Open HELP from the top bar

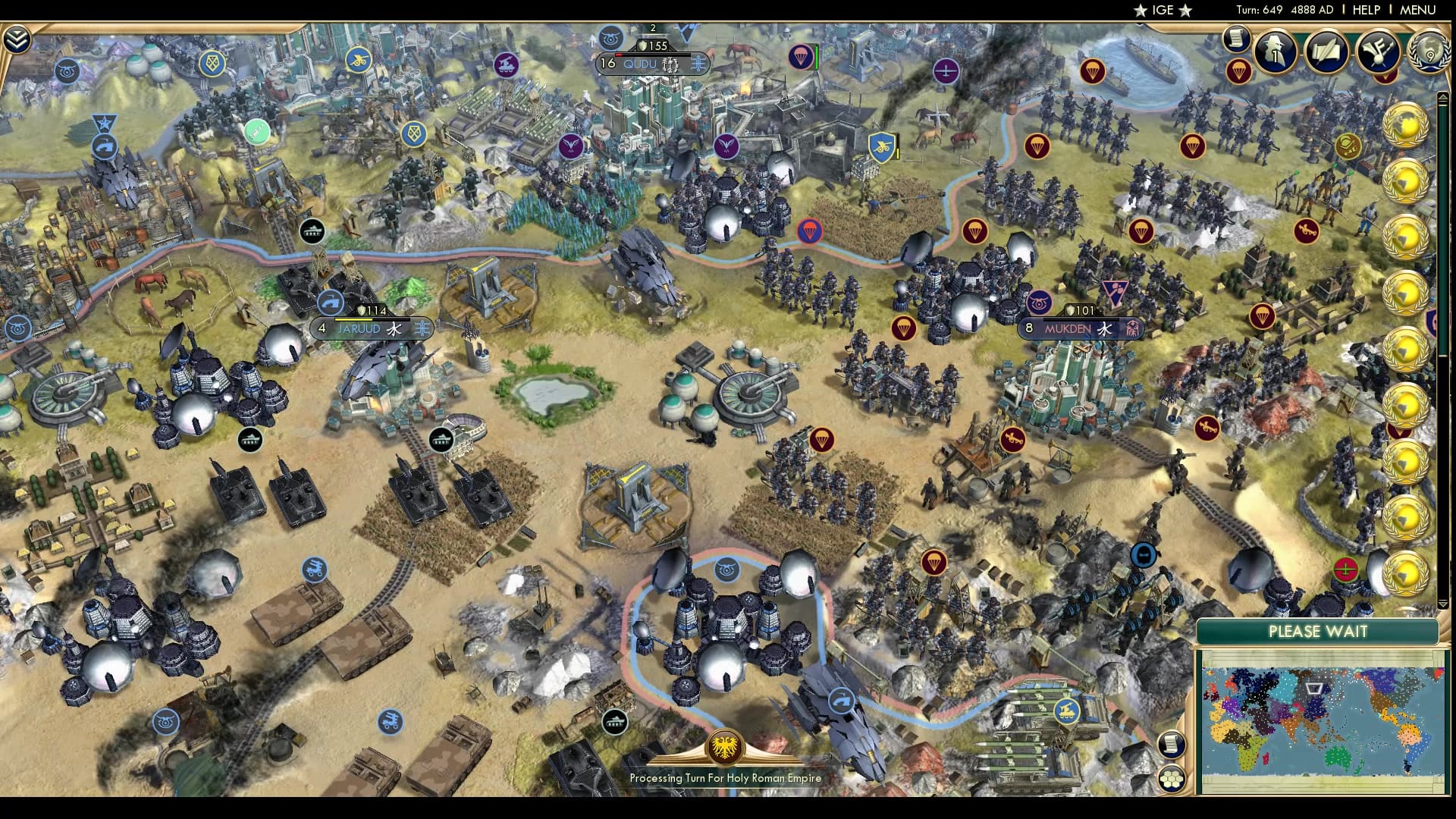pyautogui.click(x=1367, y=11)
